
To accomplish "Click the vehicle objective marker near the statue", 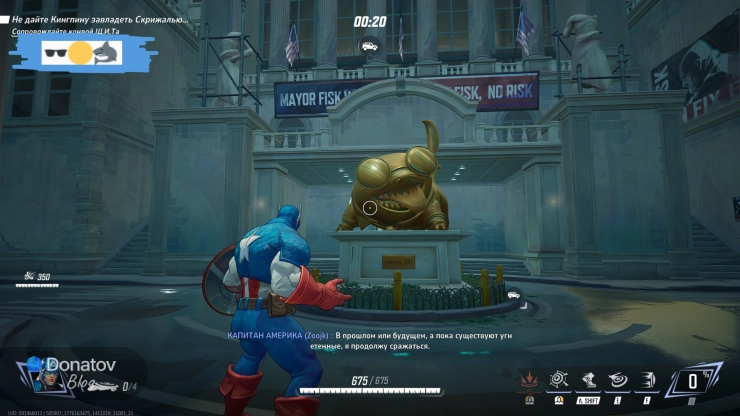I will tap(514, 295).
